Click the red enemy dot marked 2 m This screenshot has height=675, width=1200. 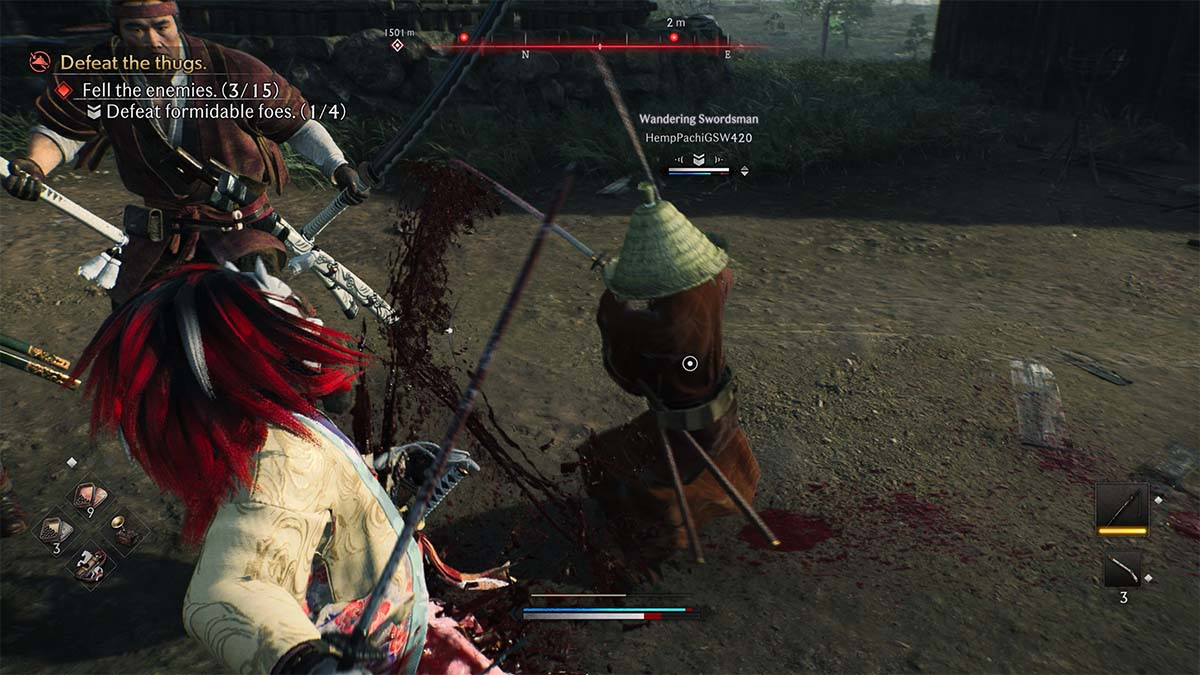[x=674, y=38]
